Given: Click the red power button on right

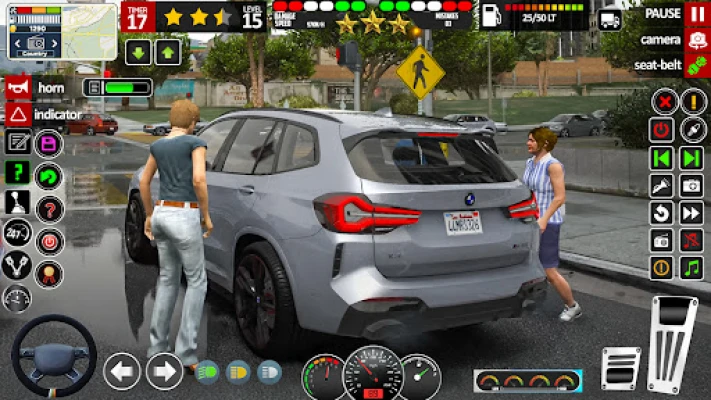Looking at the screenshot, I should click(x=662, y=130).
